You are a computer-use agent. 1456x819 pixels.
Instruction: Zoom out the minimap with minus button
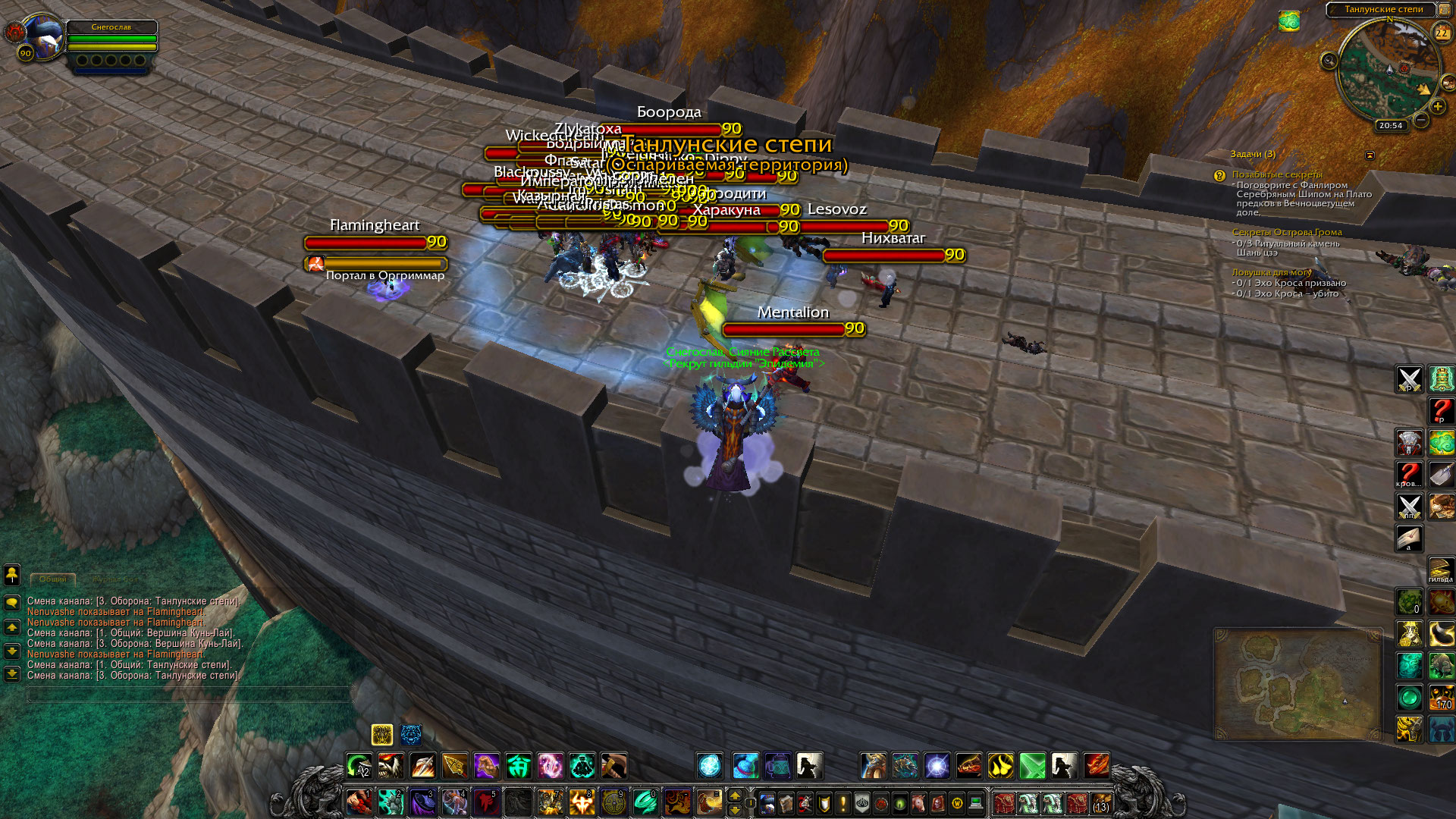(1421, 120)
